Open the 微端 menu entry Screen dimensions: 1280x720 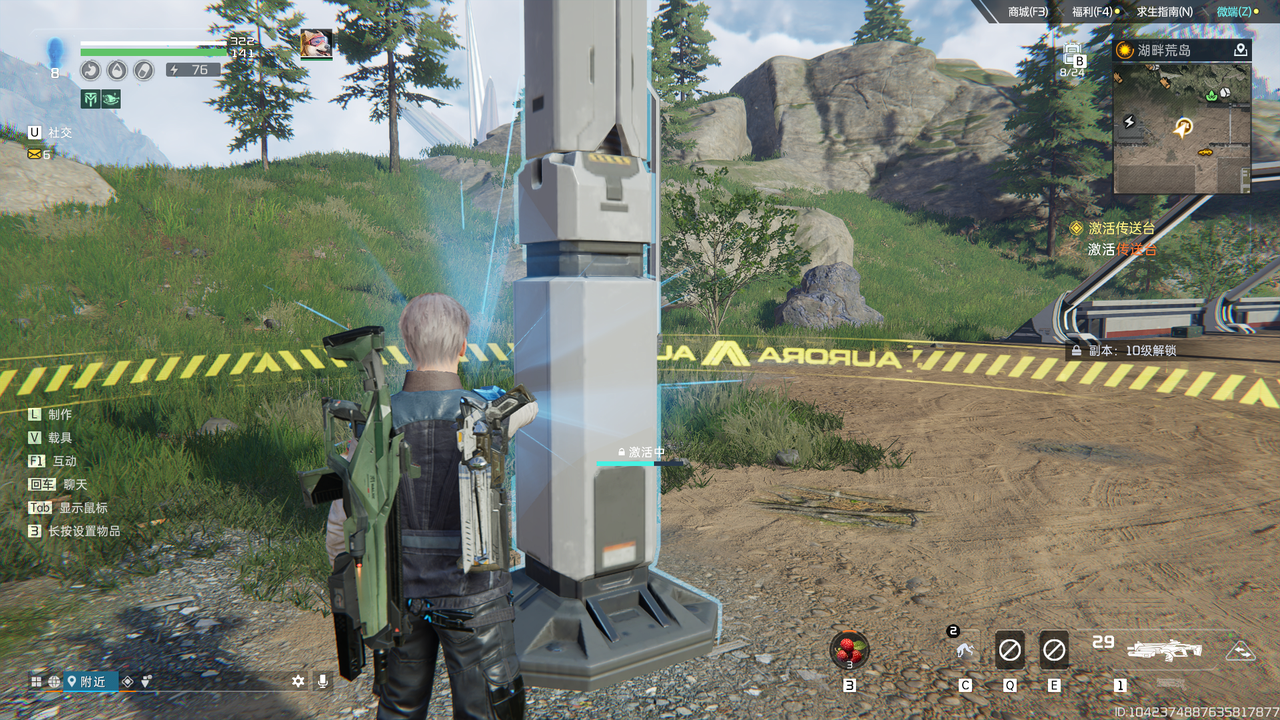point(1236,11)
